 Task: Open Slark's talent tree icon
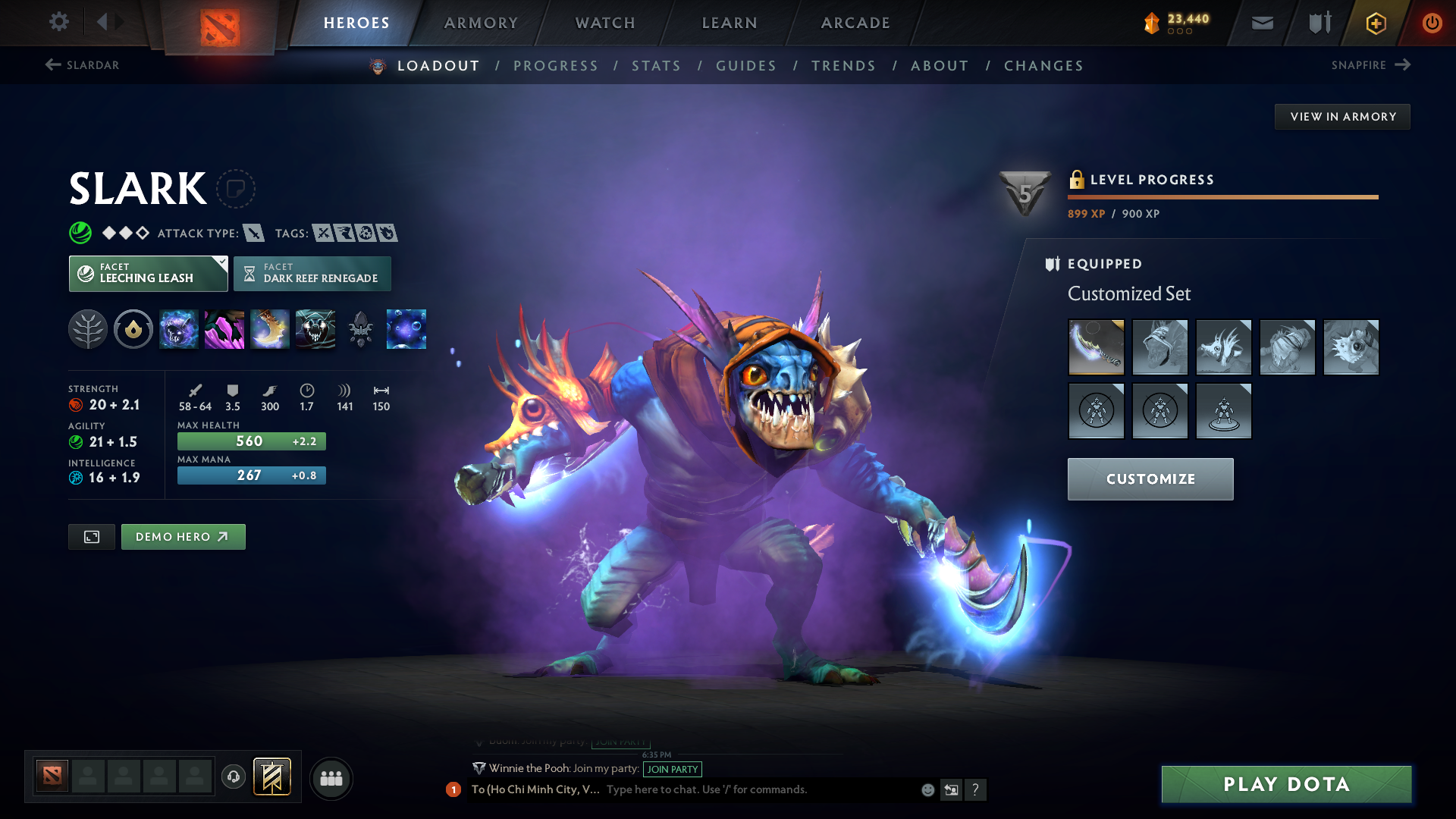[x=88, y=329]
